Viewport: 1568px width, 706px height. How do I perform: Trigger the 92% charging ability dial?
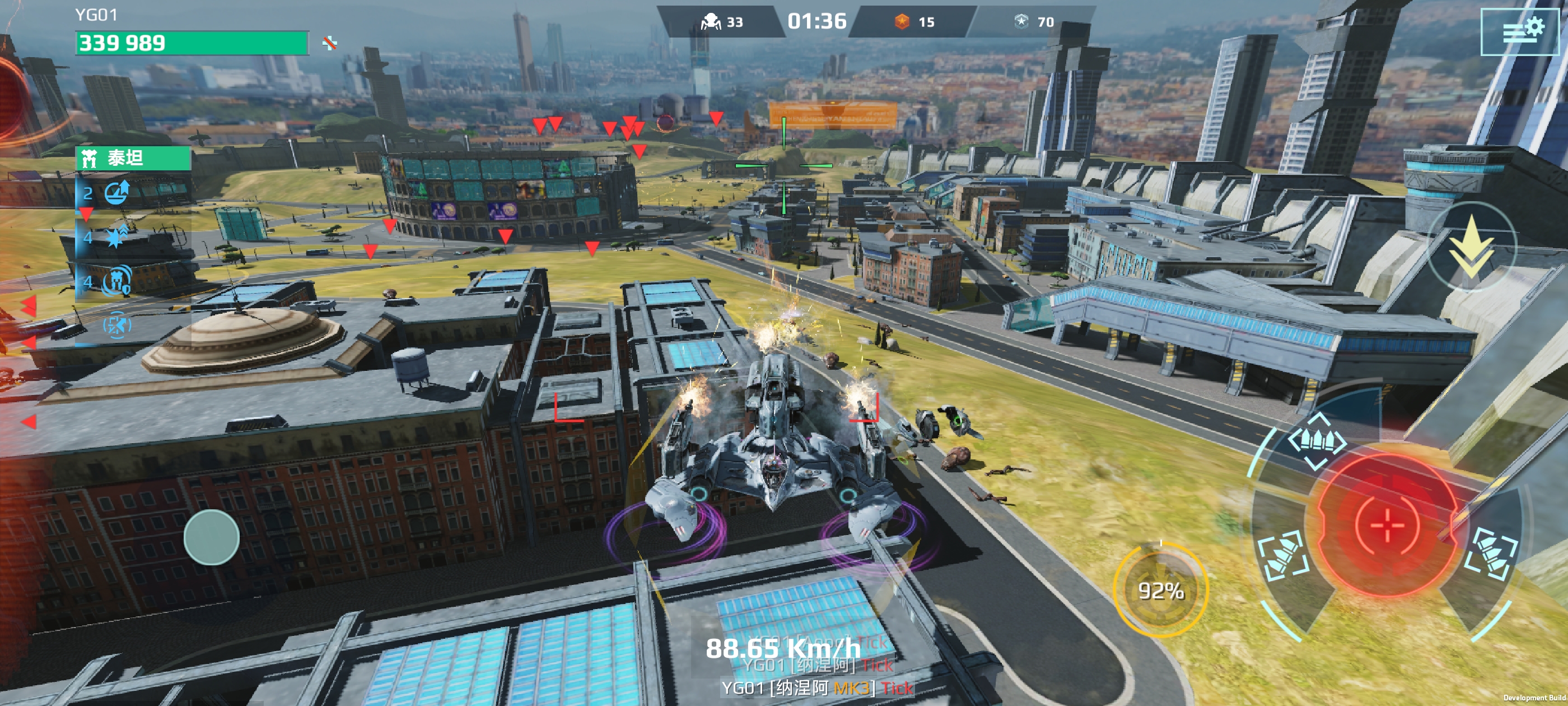point(1160,590)
